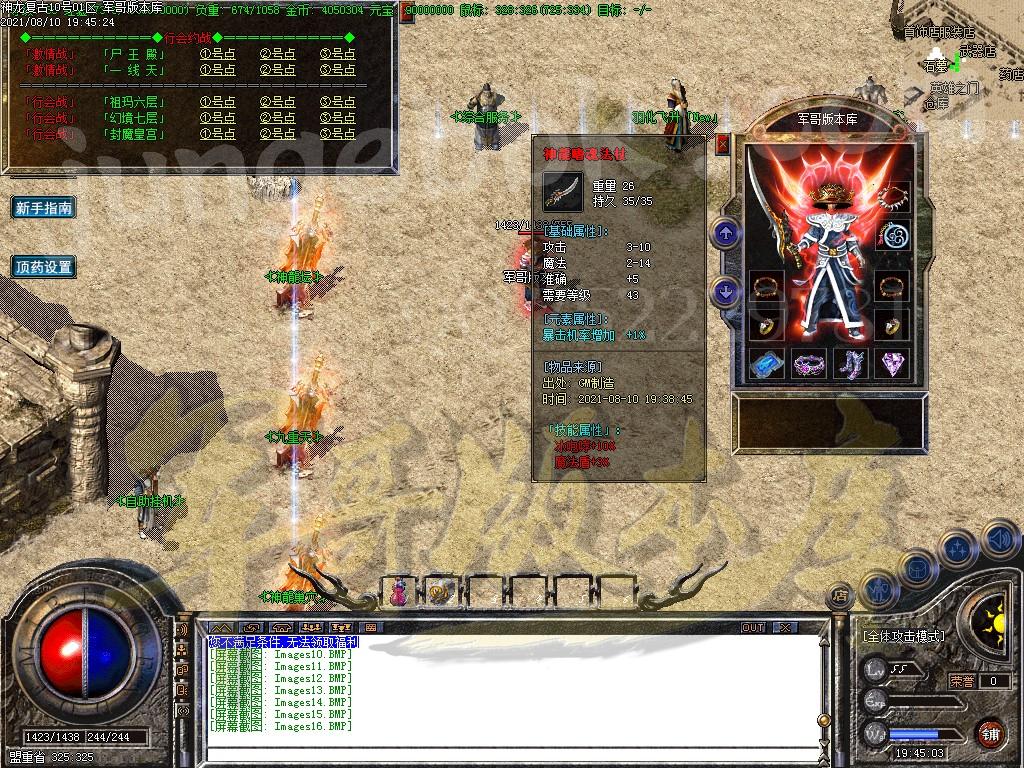
Task: Click the up arrow beside equipment panel
Action: click(x=726, y=234)
